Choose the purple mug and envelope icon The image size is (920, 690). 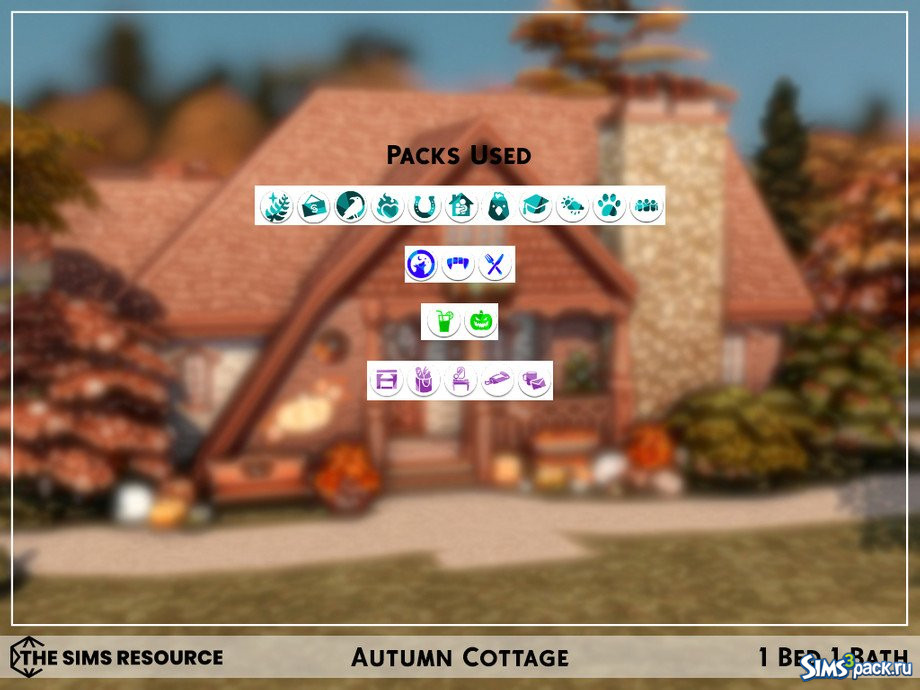(534, 381)
